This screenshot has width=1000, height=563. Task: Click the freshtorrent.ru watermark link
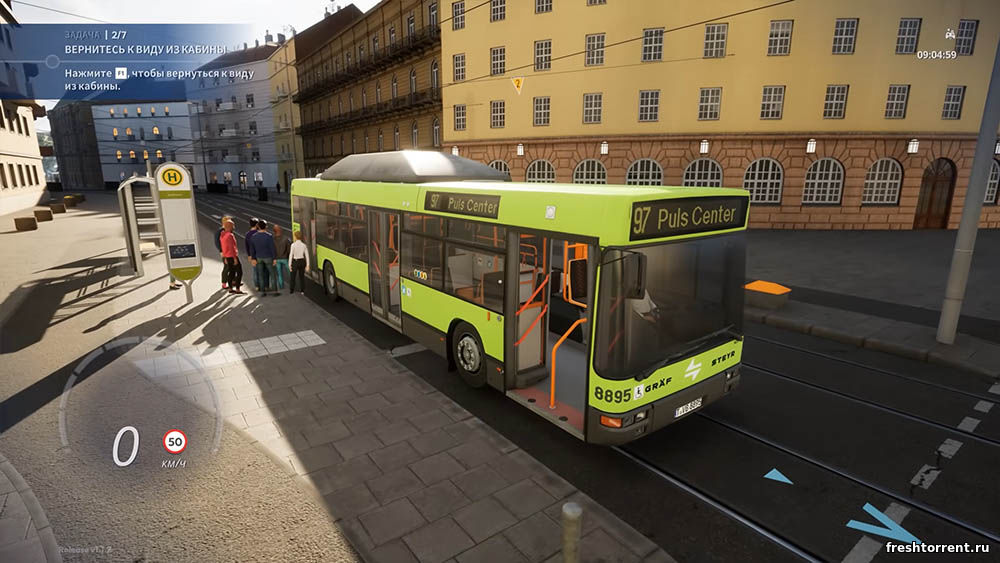[x=937, y=547]
